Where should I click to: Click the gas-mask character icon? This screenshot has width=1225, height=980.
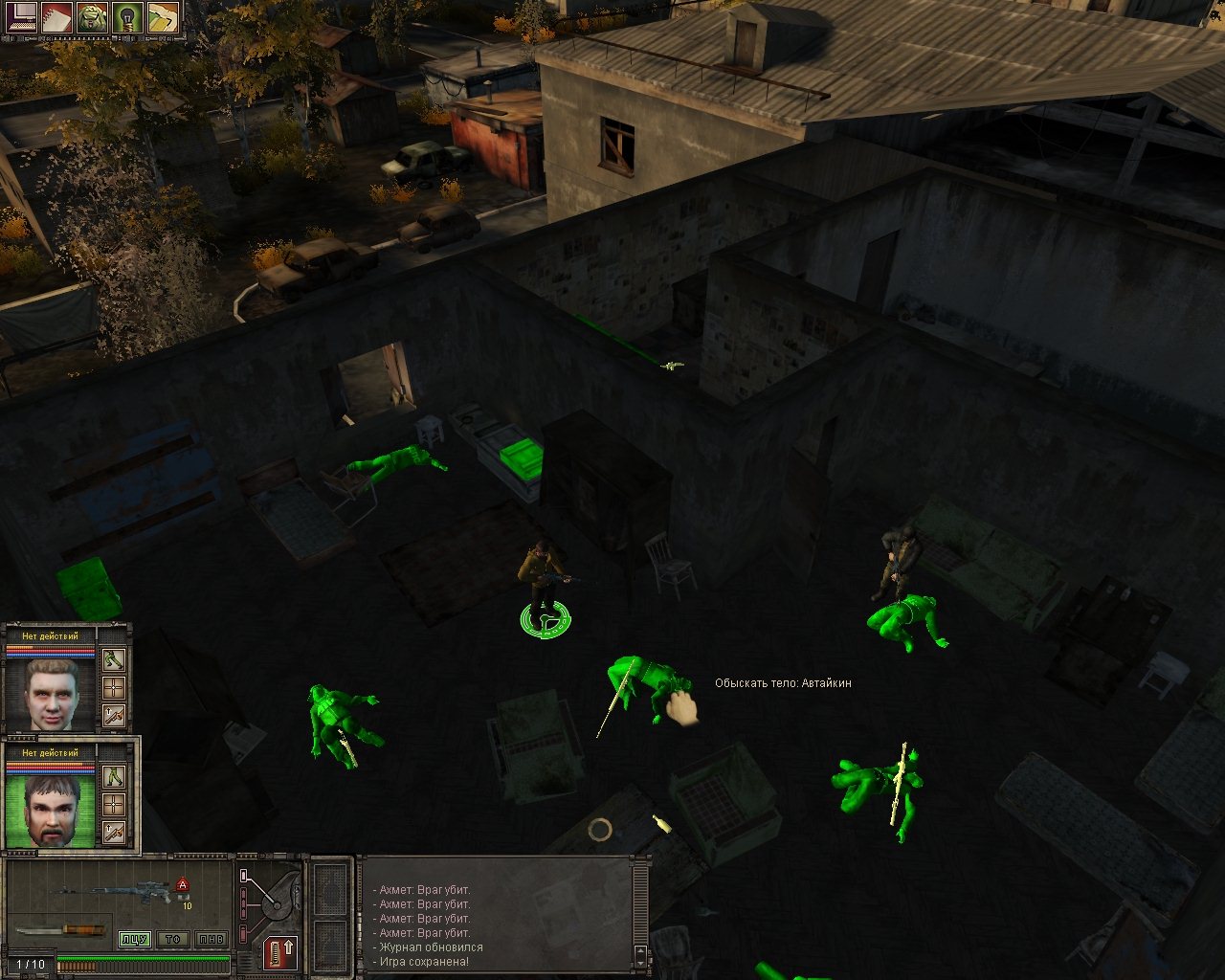(x=92, y=18)
